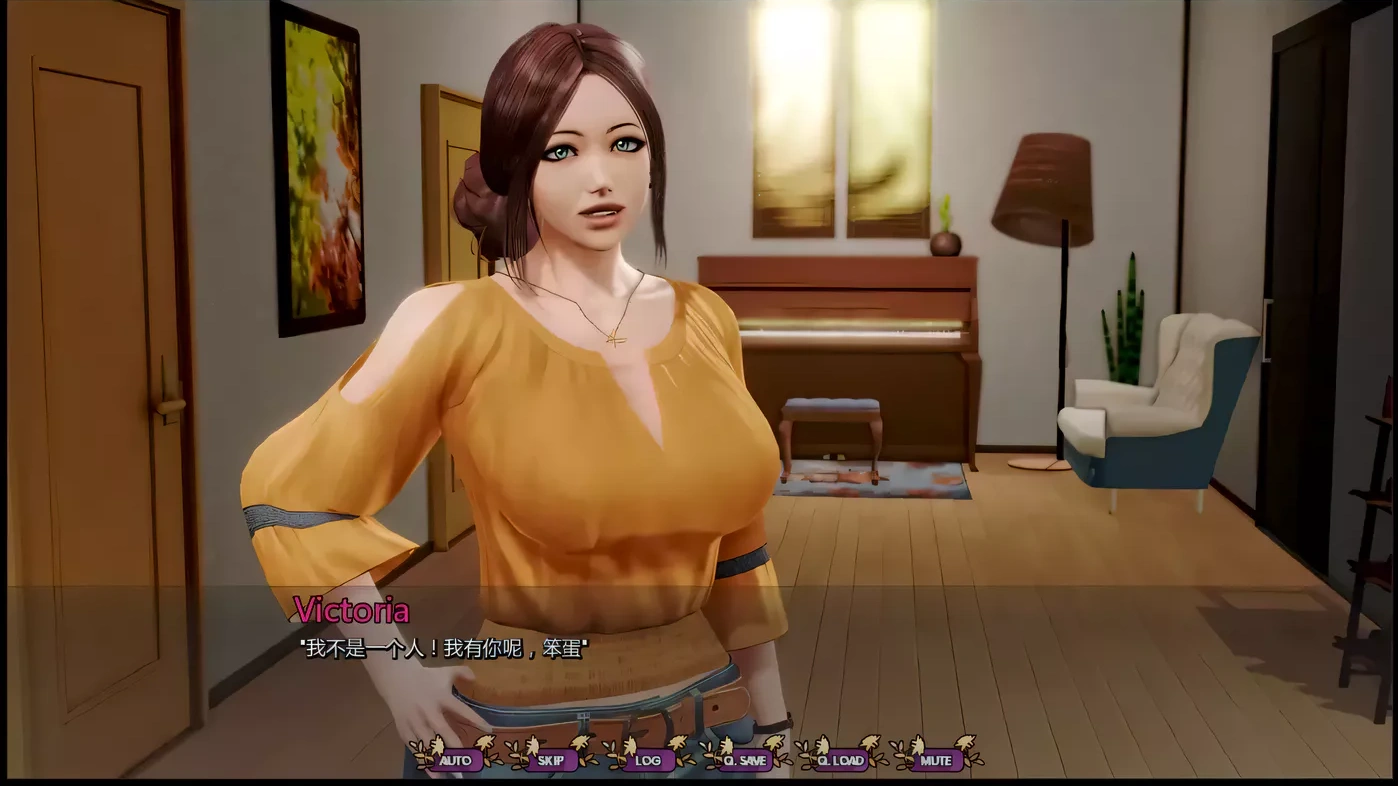Enable AUTO dialogue advance
Screen dimensions: 1398x786
pos(455,760)
